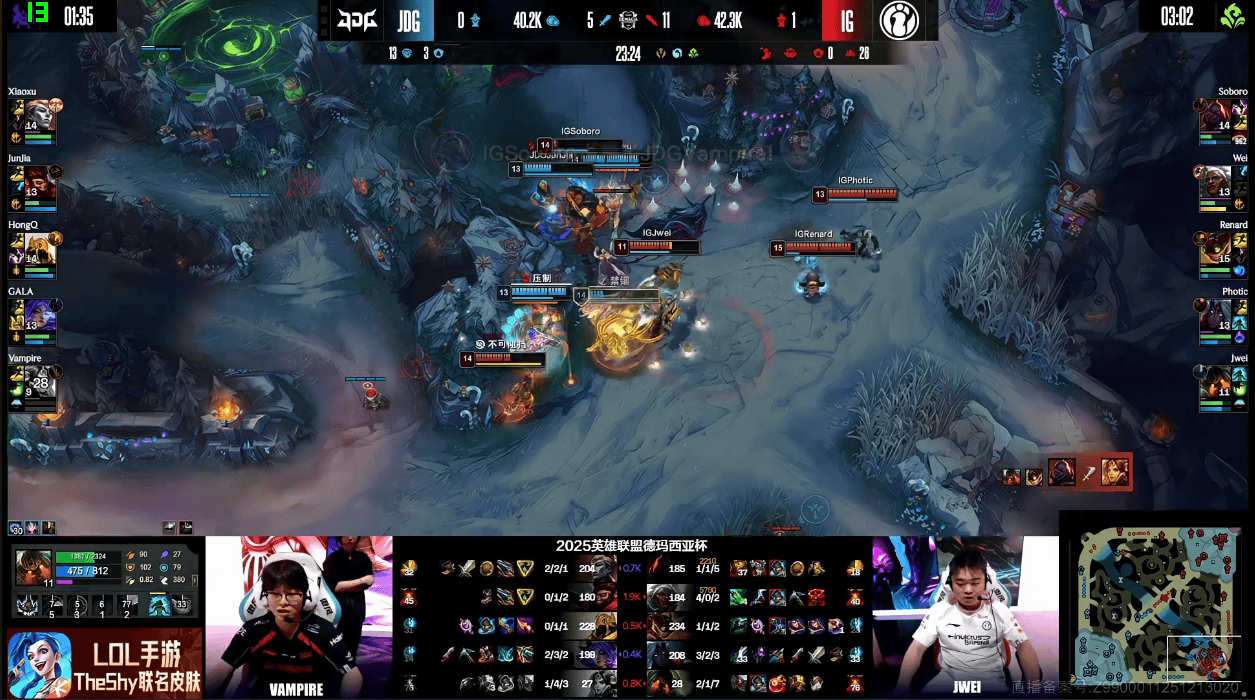Select Photic's champion portrait
This screenshot has width=1255, height=700.
coord(1216,314)
